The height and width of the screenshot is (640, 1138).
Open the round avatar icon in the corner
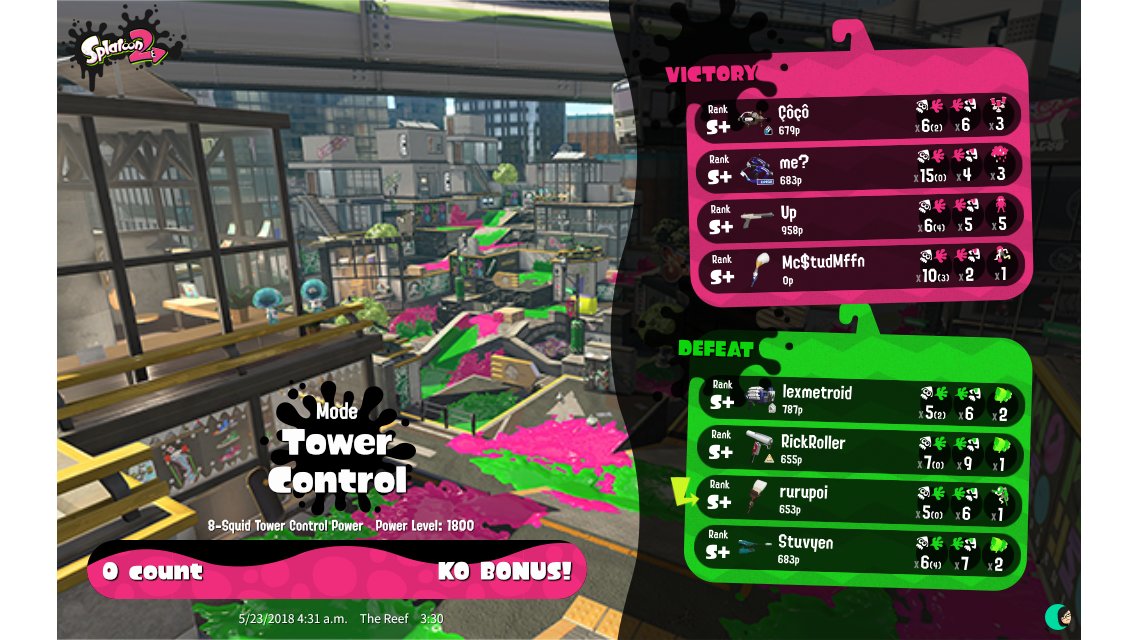[1058, 616]
